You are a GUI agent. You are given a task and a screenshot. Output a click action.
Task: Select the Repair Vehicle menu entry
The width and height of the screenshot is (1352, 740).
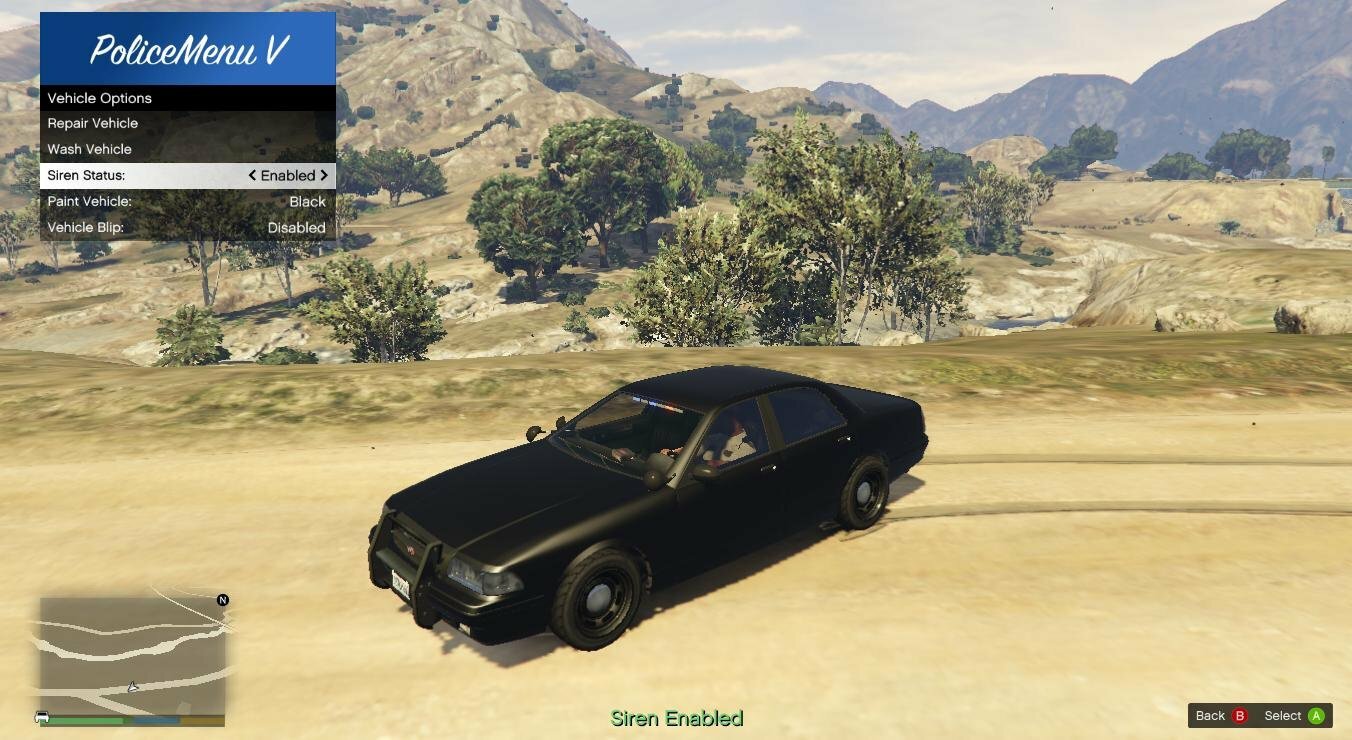click(x=187, y=123)
